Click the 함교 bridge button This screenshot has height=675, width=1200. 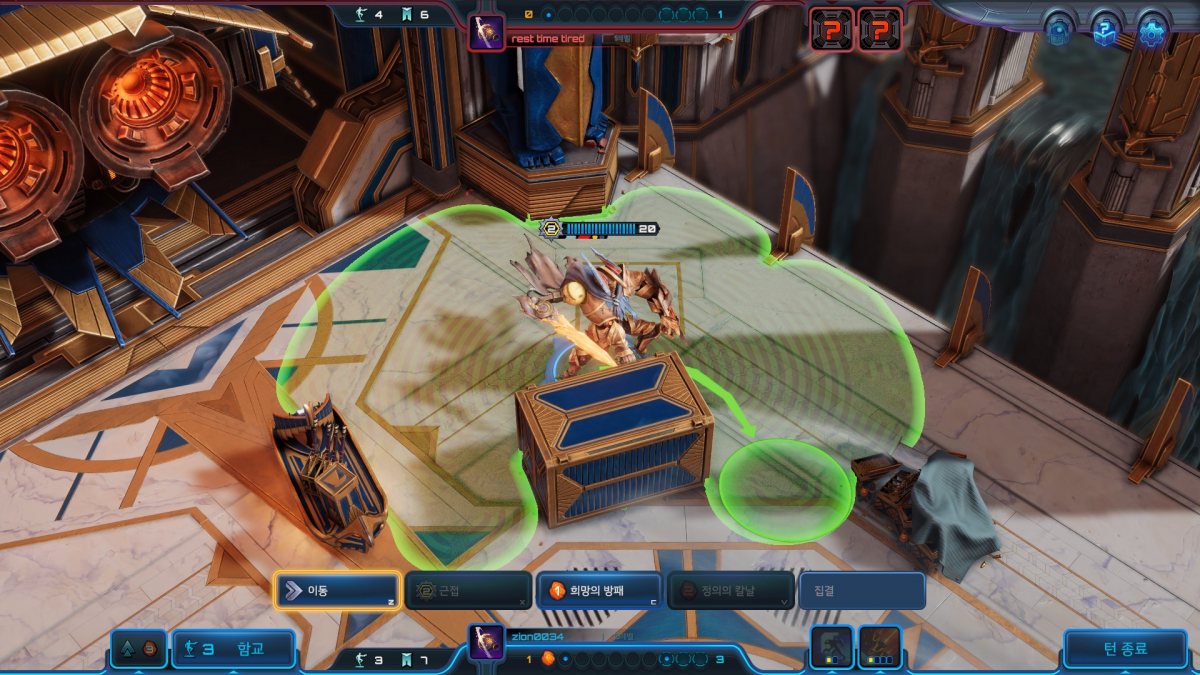pyautogui.click(x=233, y=649)
